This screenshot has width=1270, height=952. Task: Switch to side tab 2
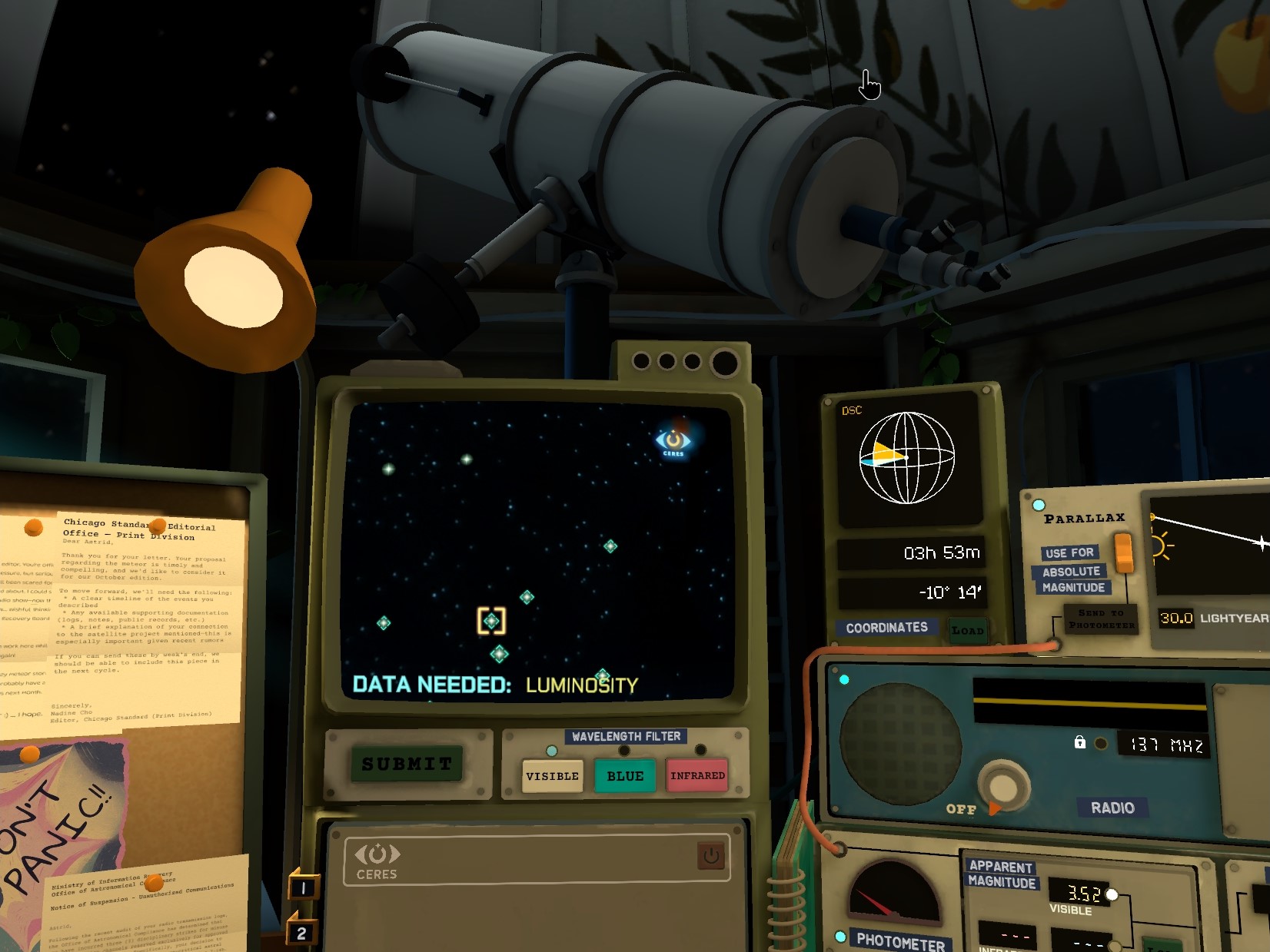click(x=301, y=933)
